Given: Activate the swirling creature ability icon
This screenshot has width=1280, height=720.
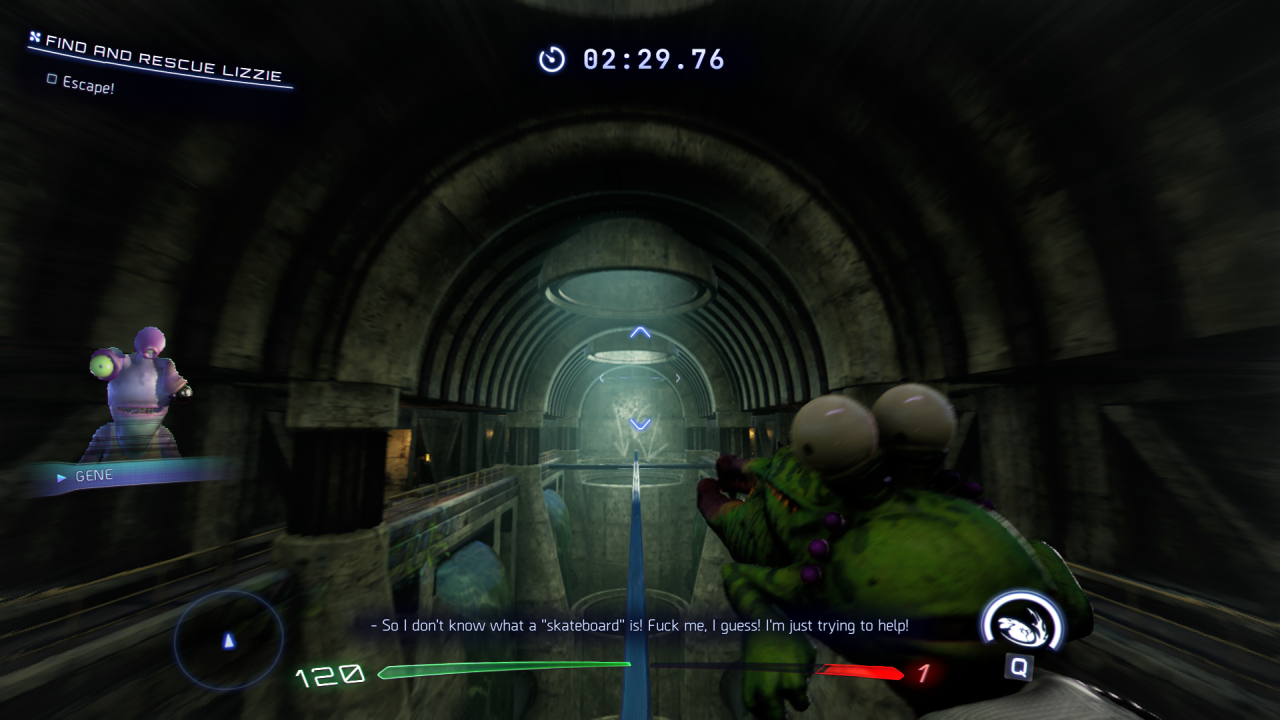Looking at the screenshot, I should pyautogui.click(x=1023, y=622).
